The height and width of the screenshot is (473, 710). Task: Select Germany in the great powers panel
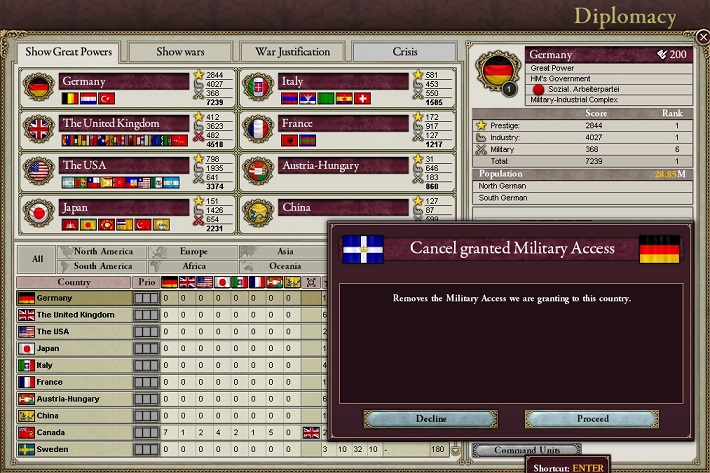click(x=124, y=82)
